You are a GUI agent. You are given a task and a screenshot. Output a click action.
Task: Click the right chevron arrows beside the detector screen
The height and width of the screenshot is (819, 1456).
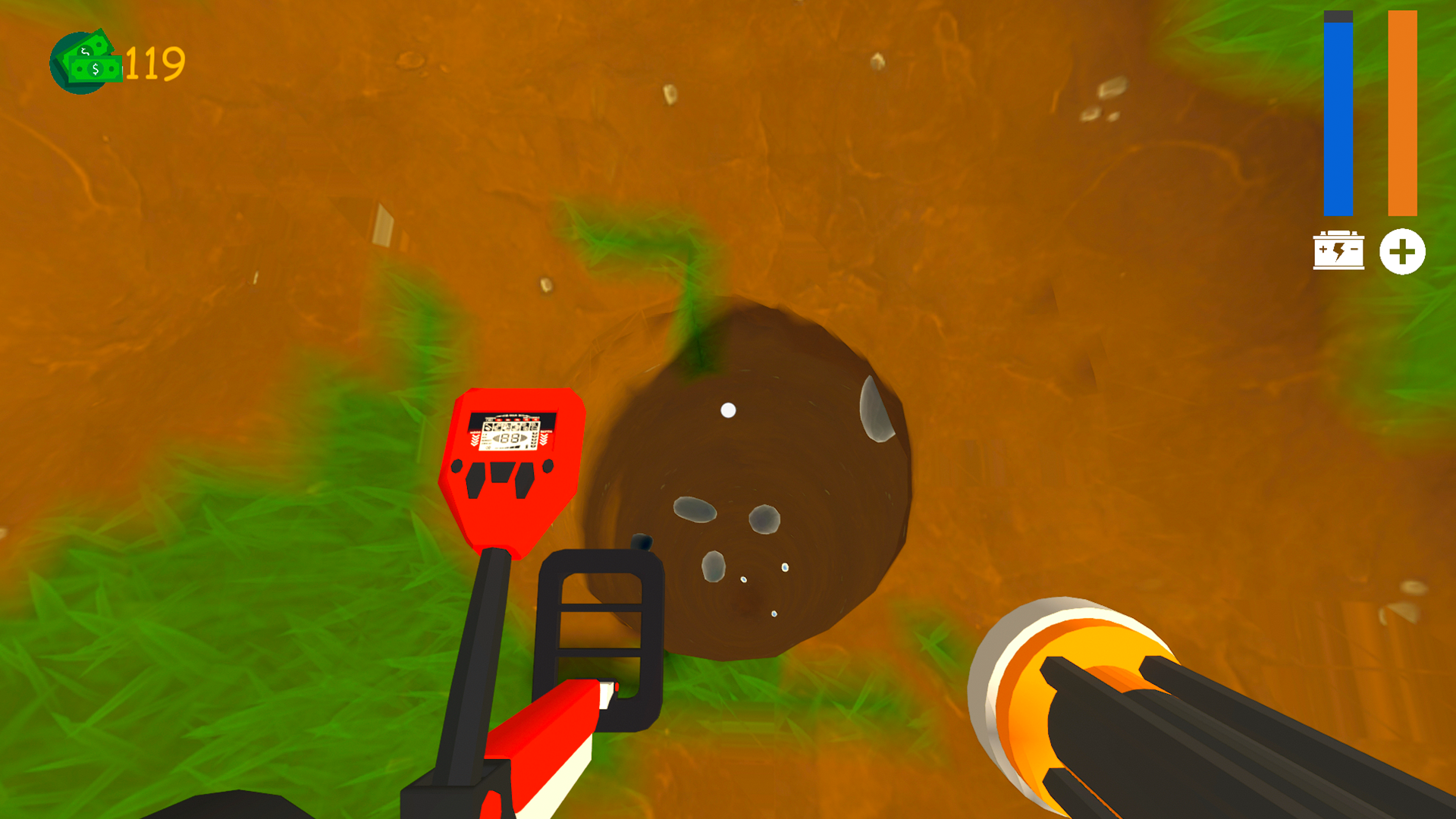544,438
